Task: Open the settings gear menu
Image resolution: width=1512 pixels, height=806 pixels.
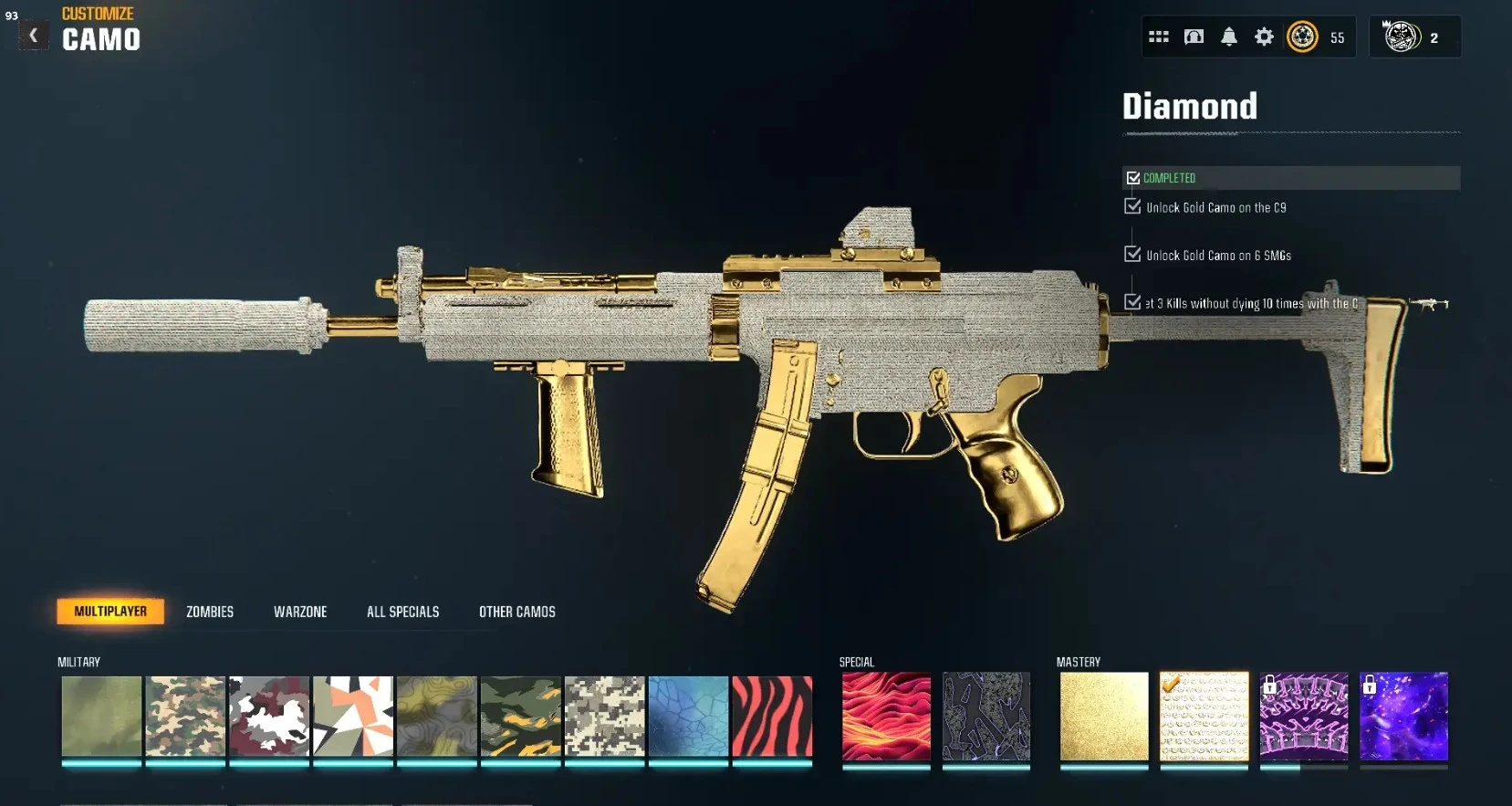Action: pos(1265,37)
